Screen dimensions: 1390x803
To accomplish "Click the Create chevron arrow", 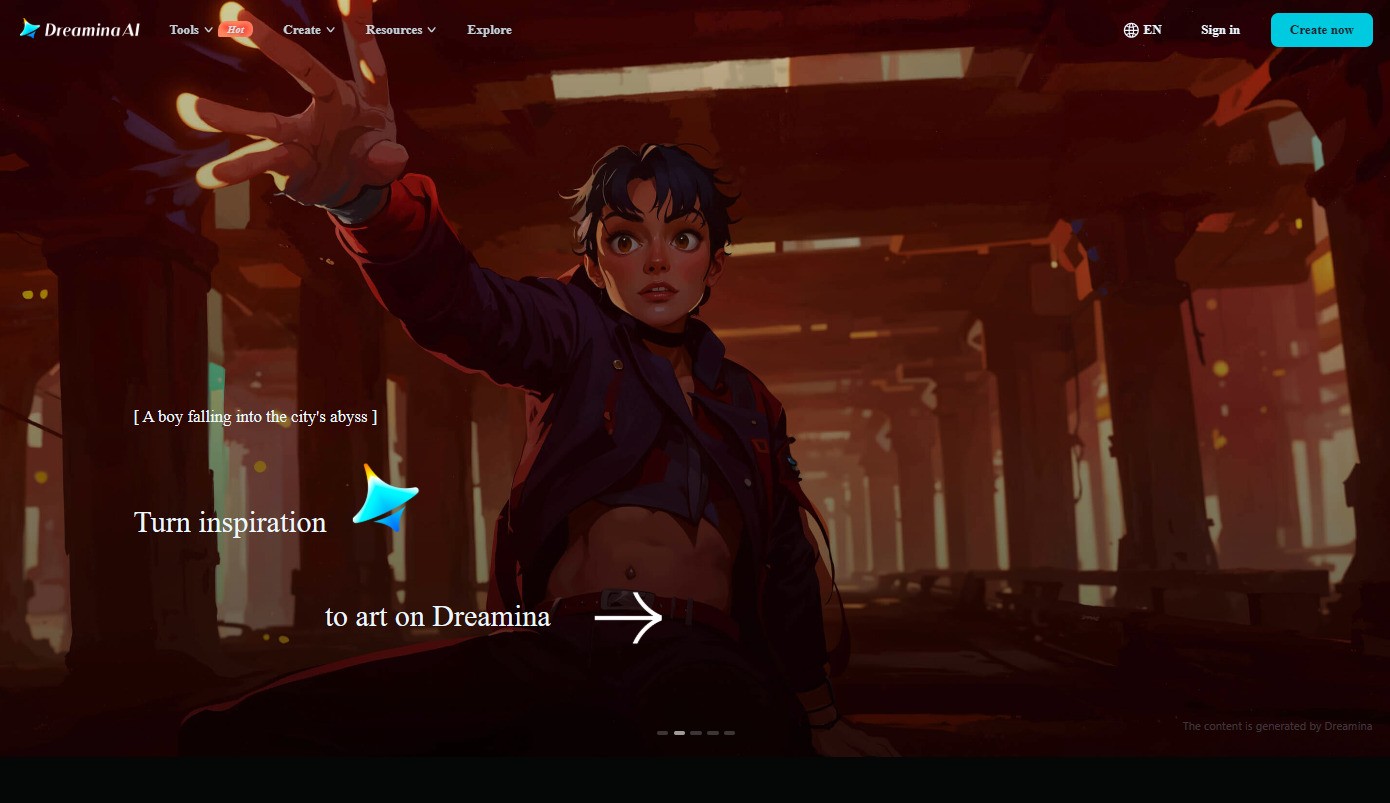I will 330,30.
